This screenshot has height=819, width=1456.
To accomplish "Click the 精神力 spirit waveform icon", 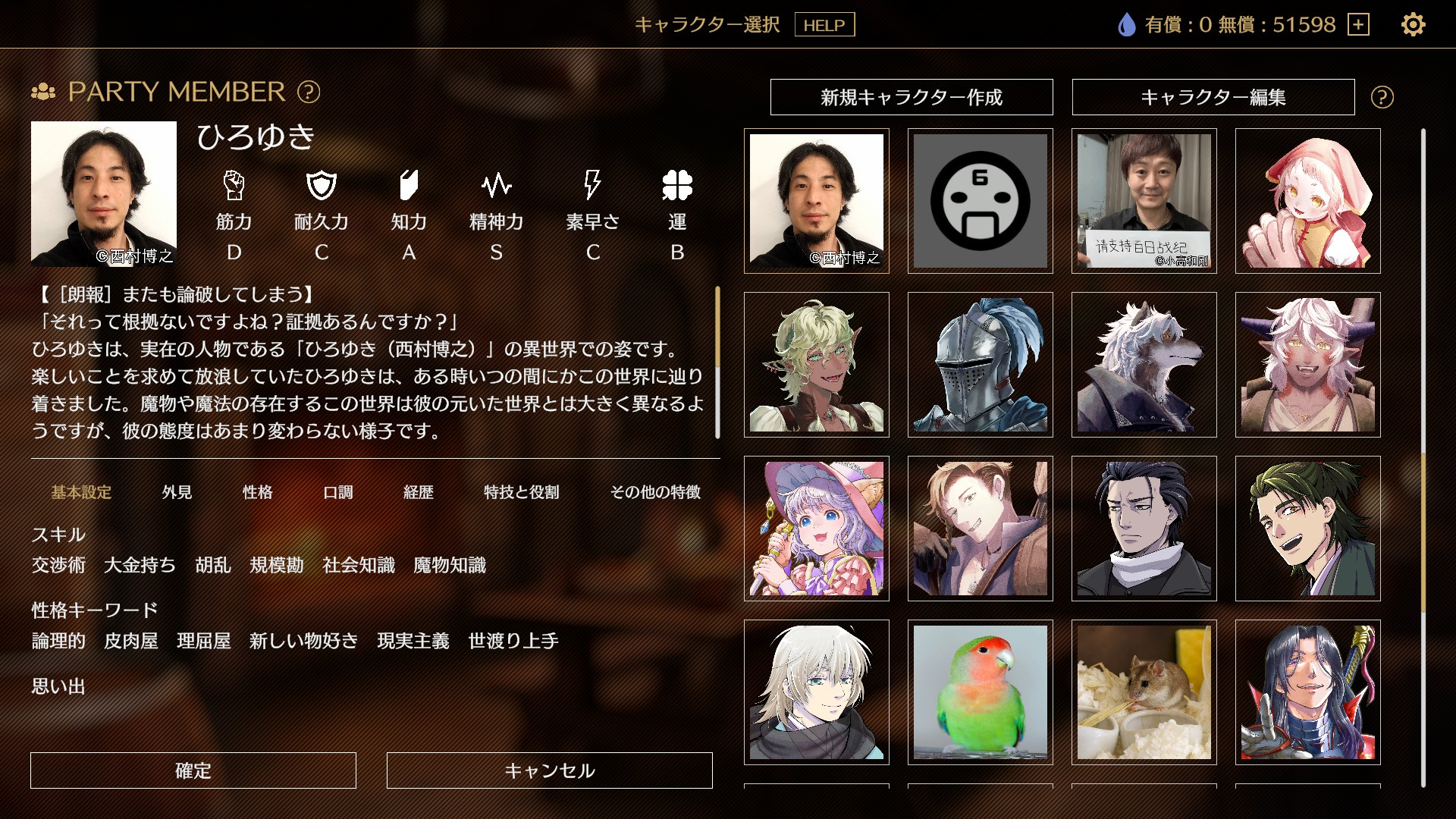I will point(497,184).
